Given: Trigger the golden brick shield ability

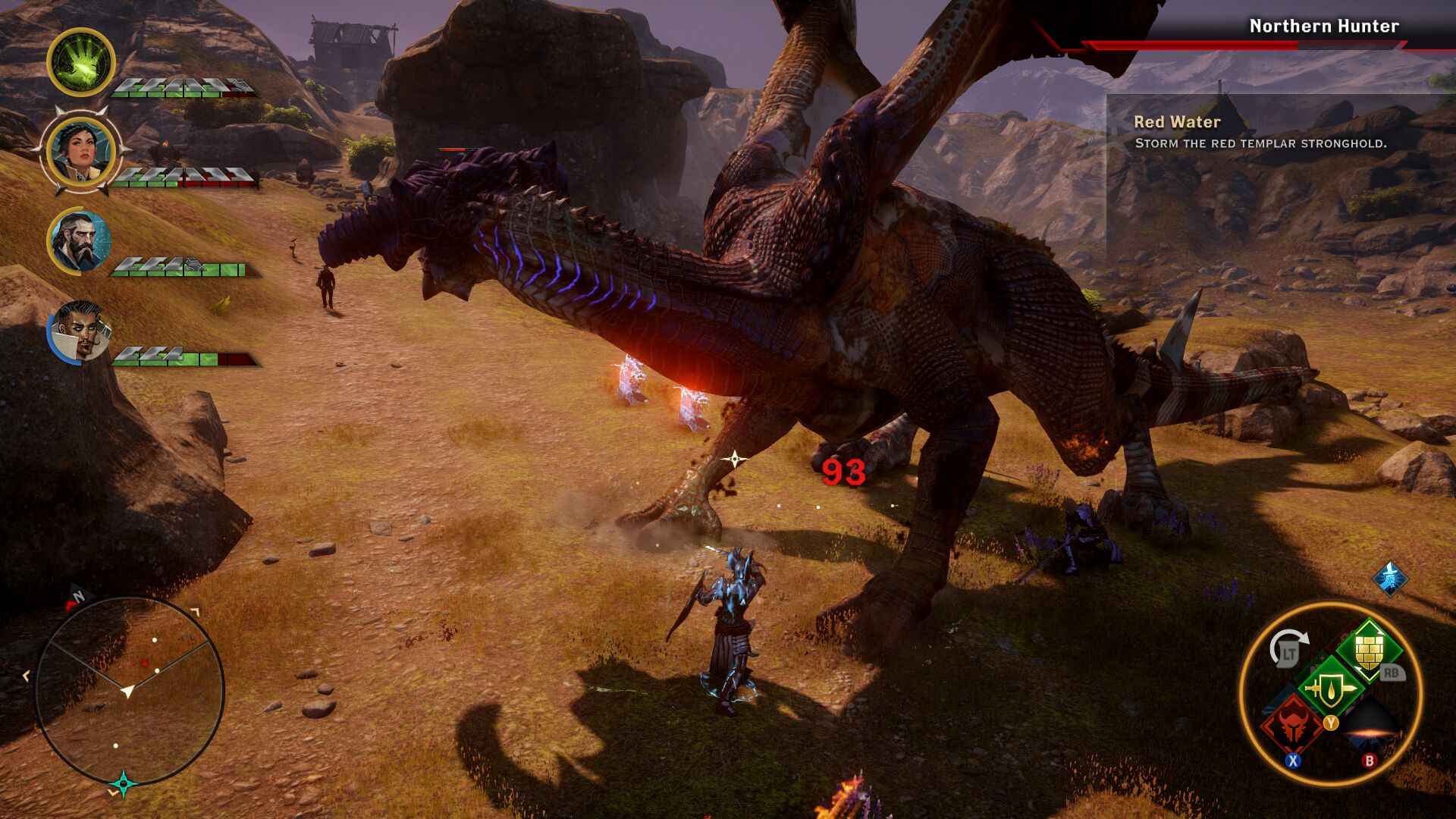Looking at the screenshot, I should 1367,650.
